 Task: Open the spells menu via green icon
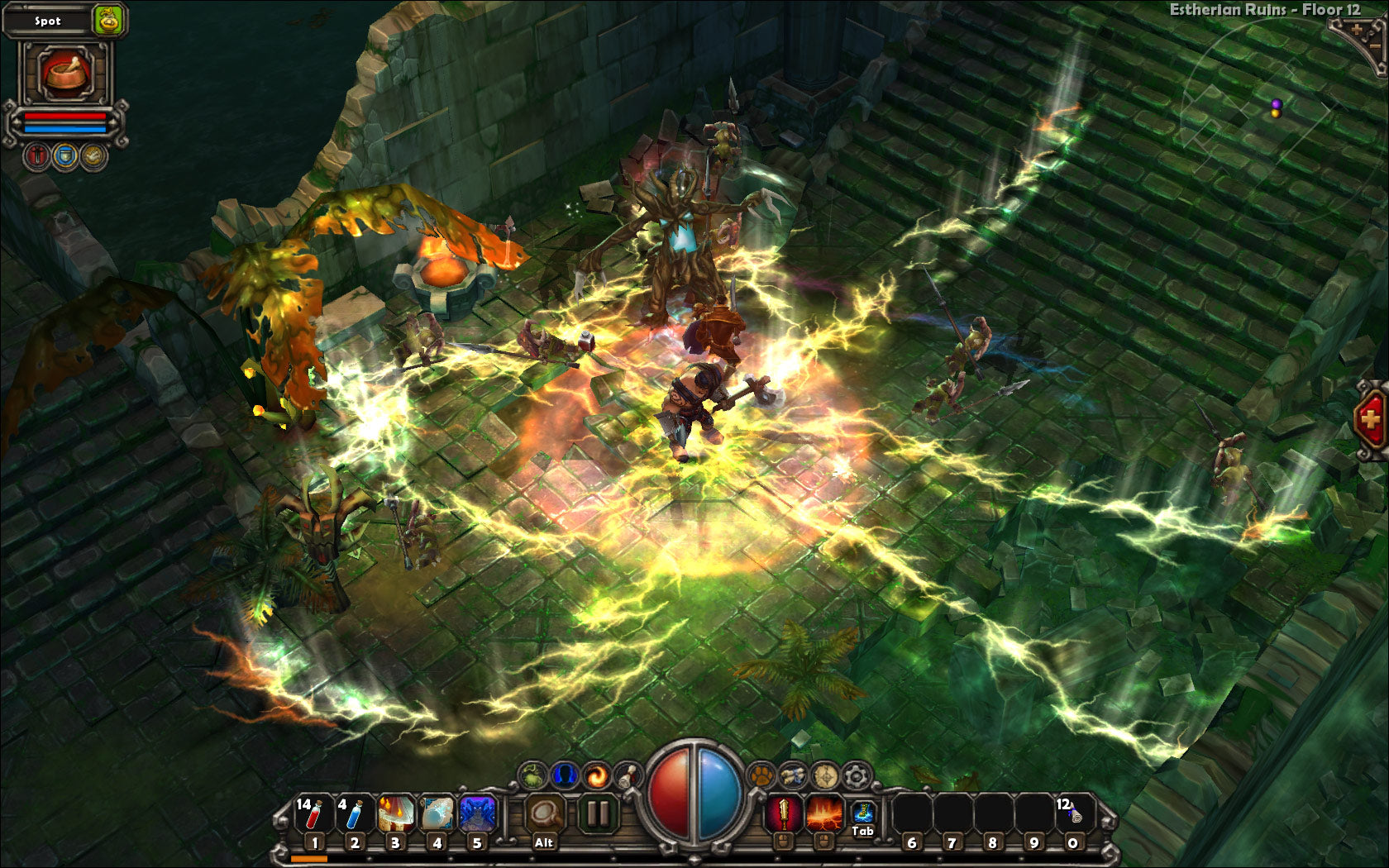[533, 774]
